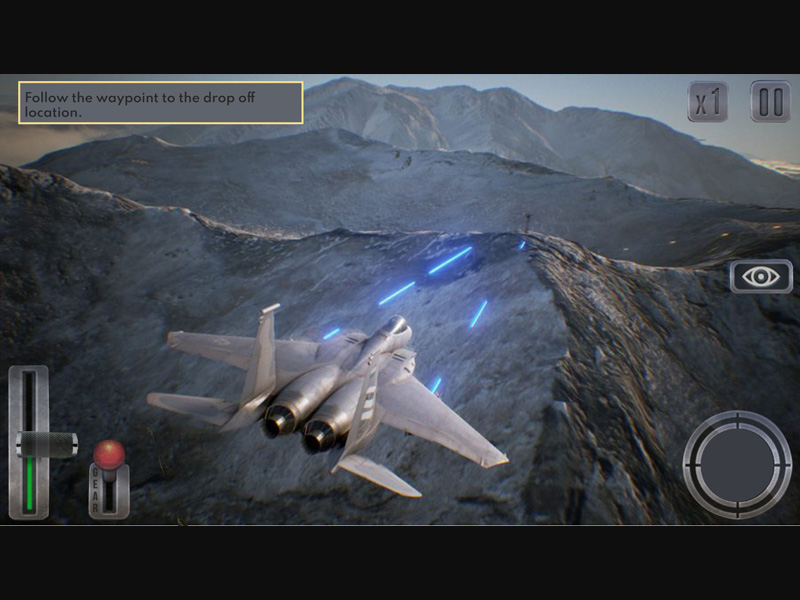Click the waypoint objective message box

(161, 103)
